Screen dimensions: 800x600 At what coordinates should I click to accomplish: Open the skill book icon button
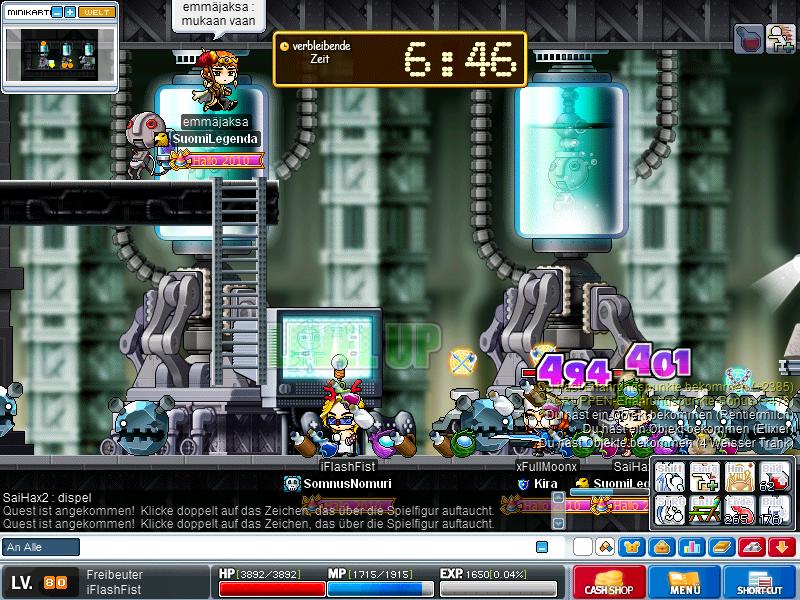(722, 547)
